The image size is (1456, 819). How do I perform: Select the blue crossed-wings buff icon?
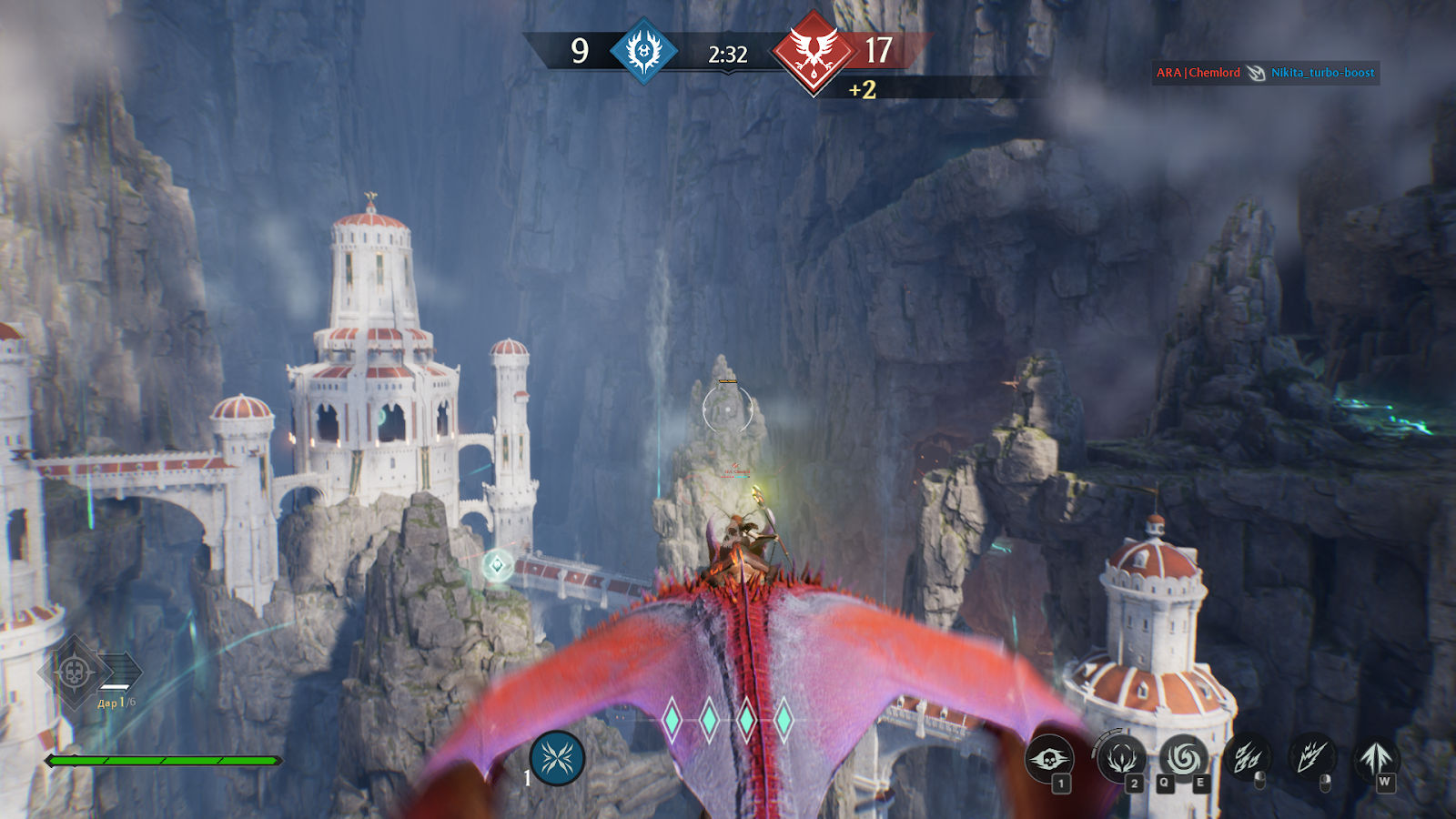[557, 758]
